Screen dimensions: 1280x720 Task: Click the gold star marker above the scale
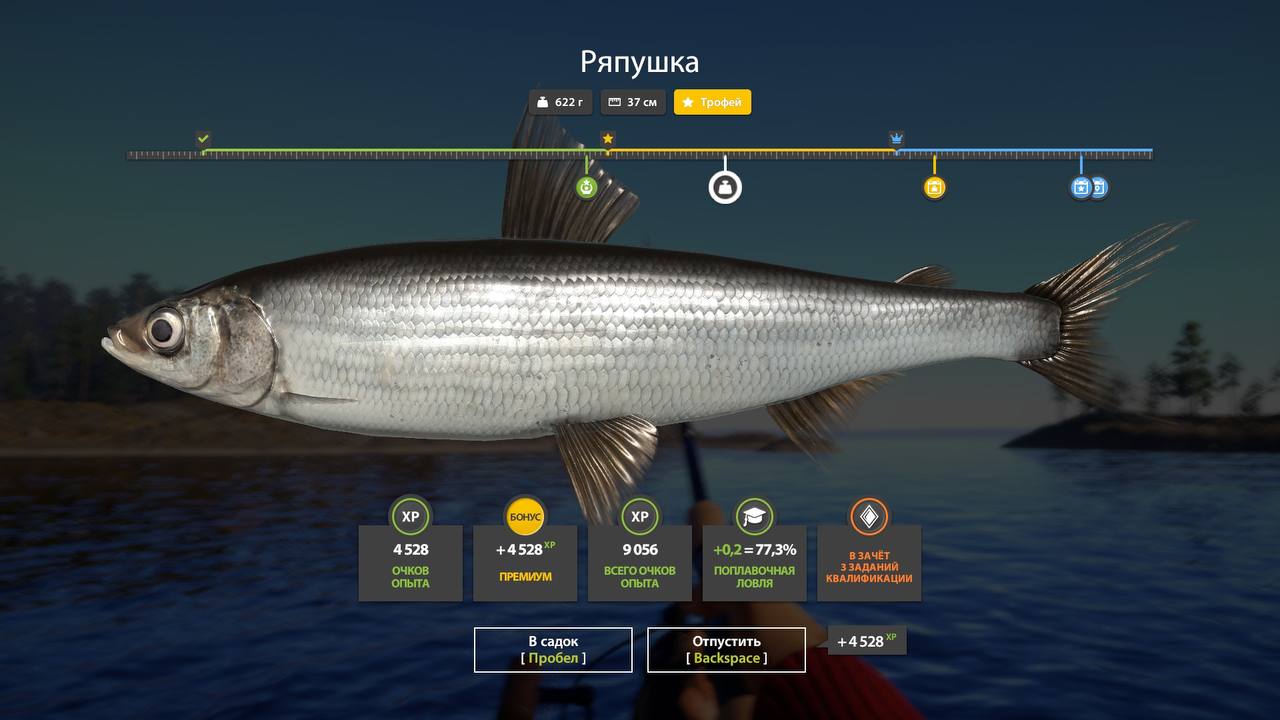click(x=607, y=138)
